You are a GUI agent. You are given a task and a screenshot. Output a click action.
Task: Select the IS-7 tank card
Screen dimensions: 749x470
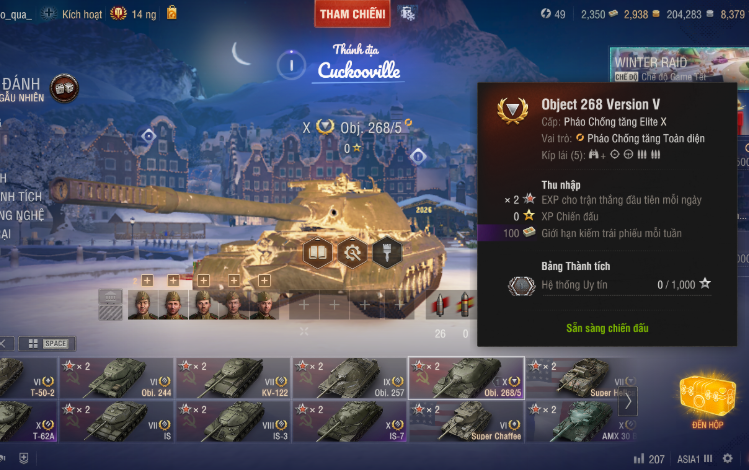tap(349, 421)
